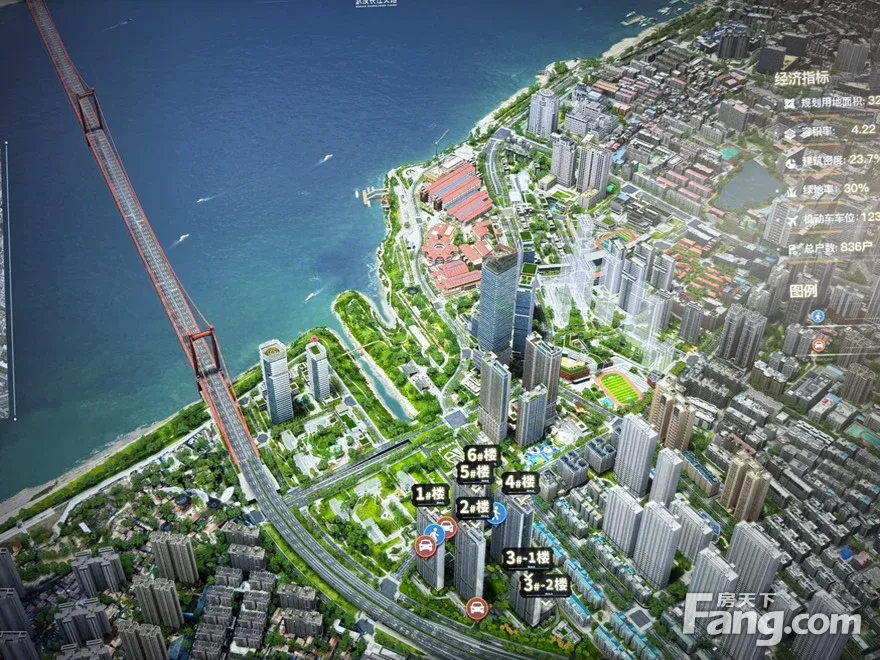Open the Fang.com watermark logo

(x=772, y=619)
